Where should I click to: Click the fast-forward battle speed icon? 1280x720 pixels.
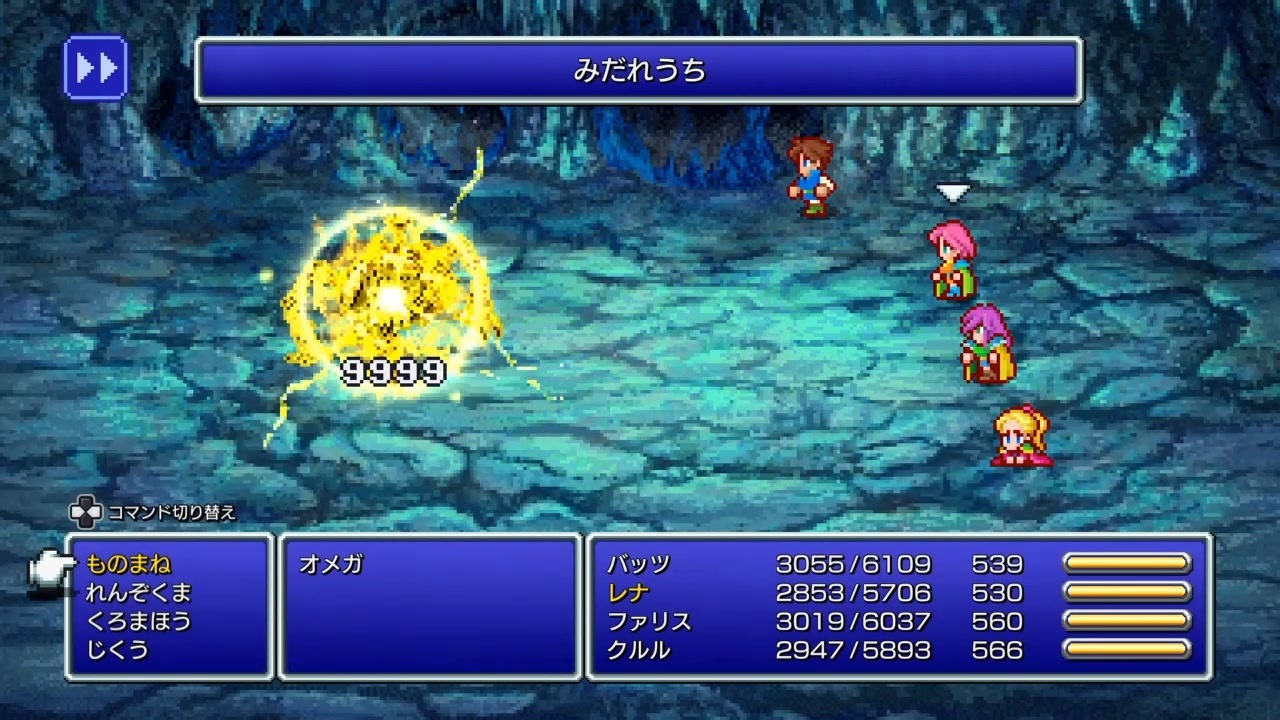pos(95,67)
